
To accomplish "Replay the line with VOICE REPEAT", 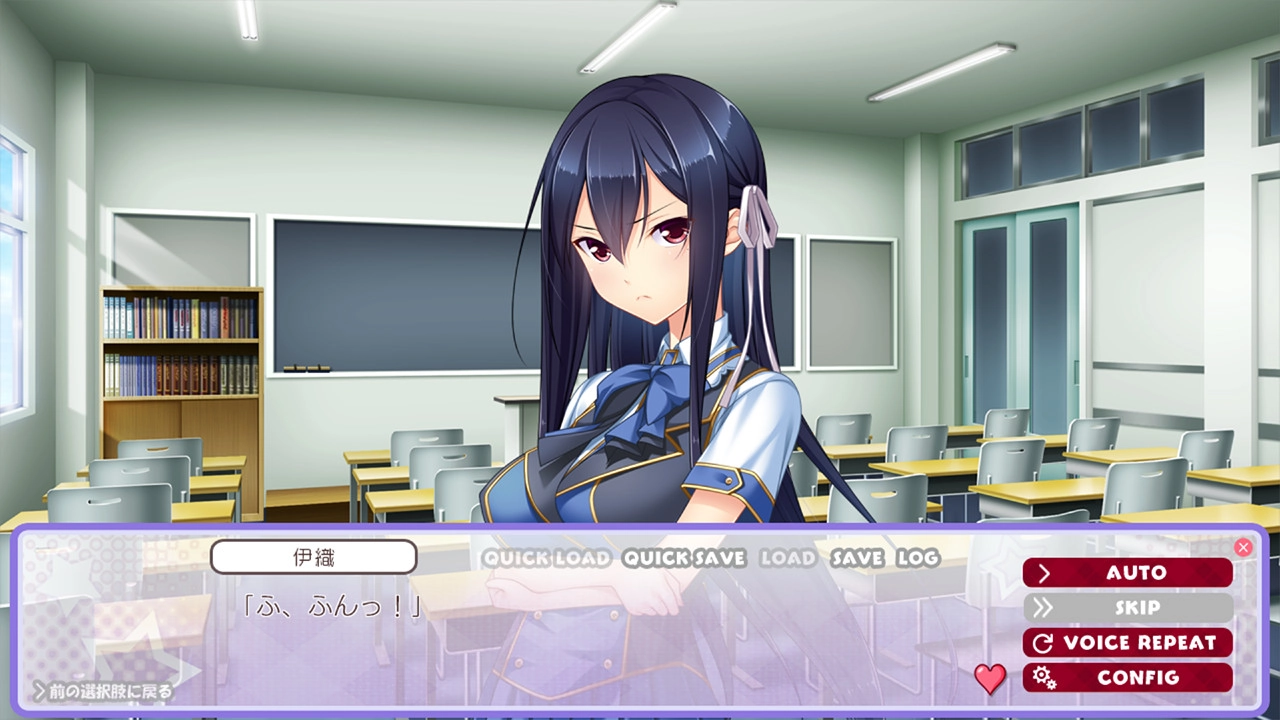I will 1127,643.
